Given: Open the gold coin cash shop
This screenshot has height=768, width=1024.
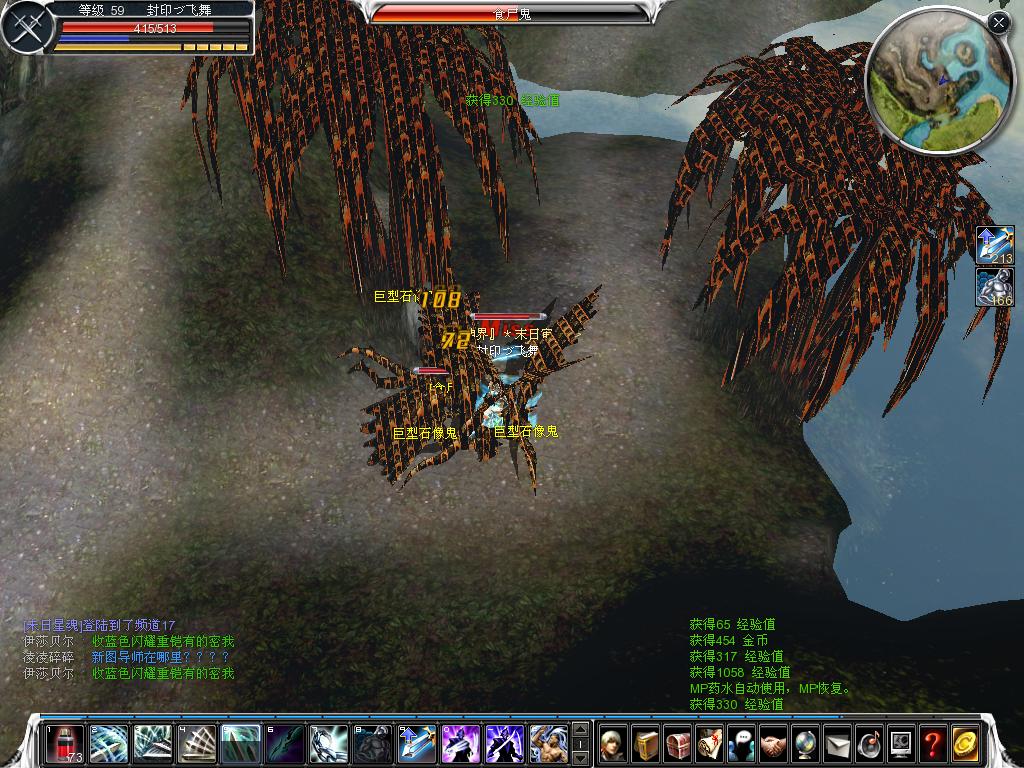Looking at the screenshot, I should 965,744.
